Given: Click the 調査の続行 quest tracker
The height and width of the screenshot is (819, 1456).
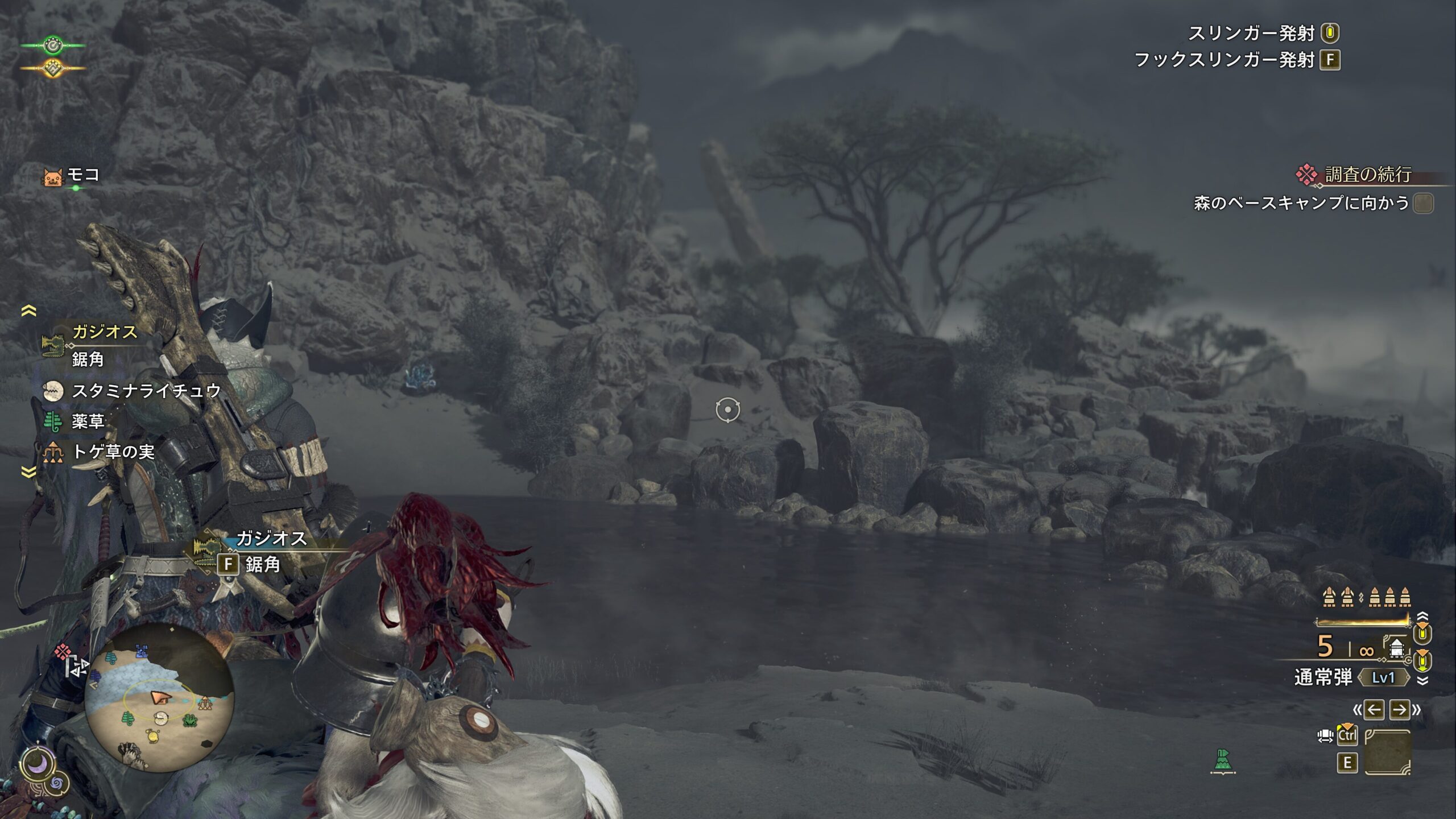Looking at the screenshot, I should (x=1367, y=175).
